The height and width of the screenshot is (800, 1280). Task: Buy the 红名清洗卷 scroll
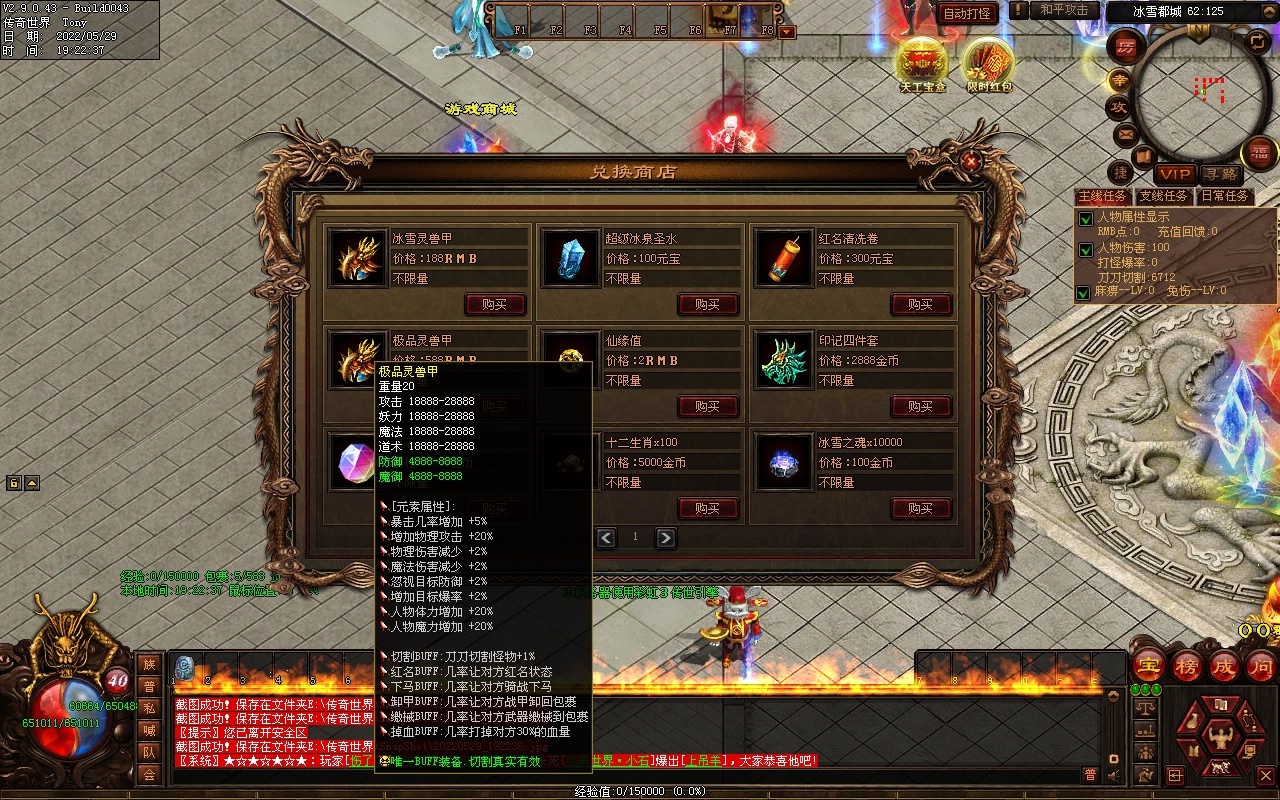click(x=921, y=304)
